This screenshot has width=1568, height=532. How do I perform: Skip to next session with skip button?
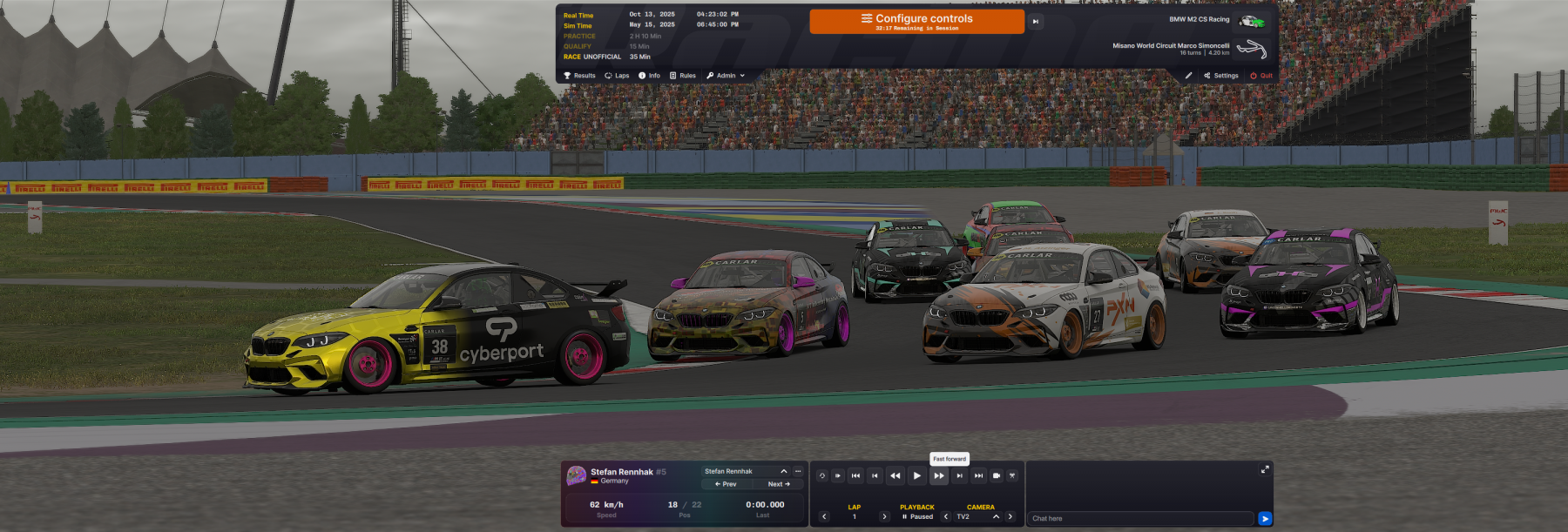coord(1036,22)
